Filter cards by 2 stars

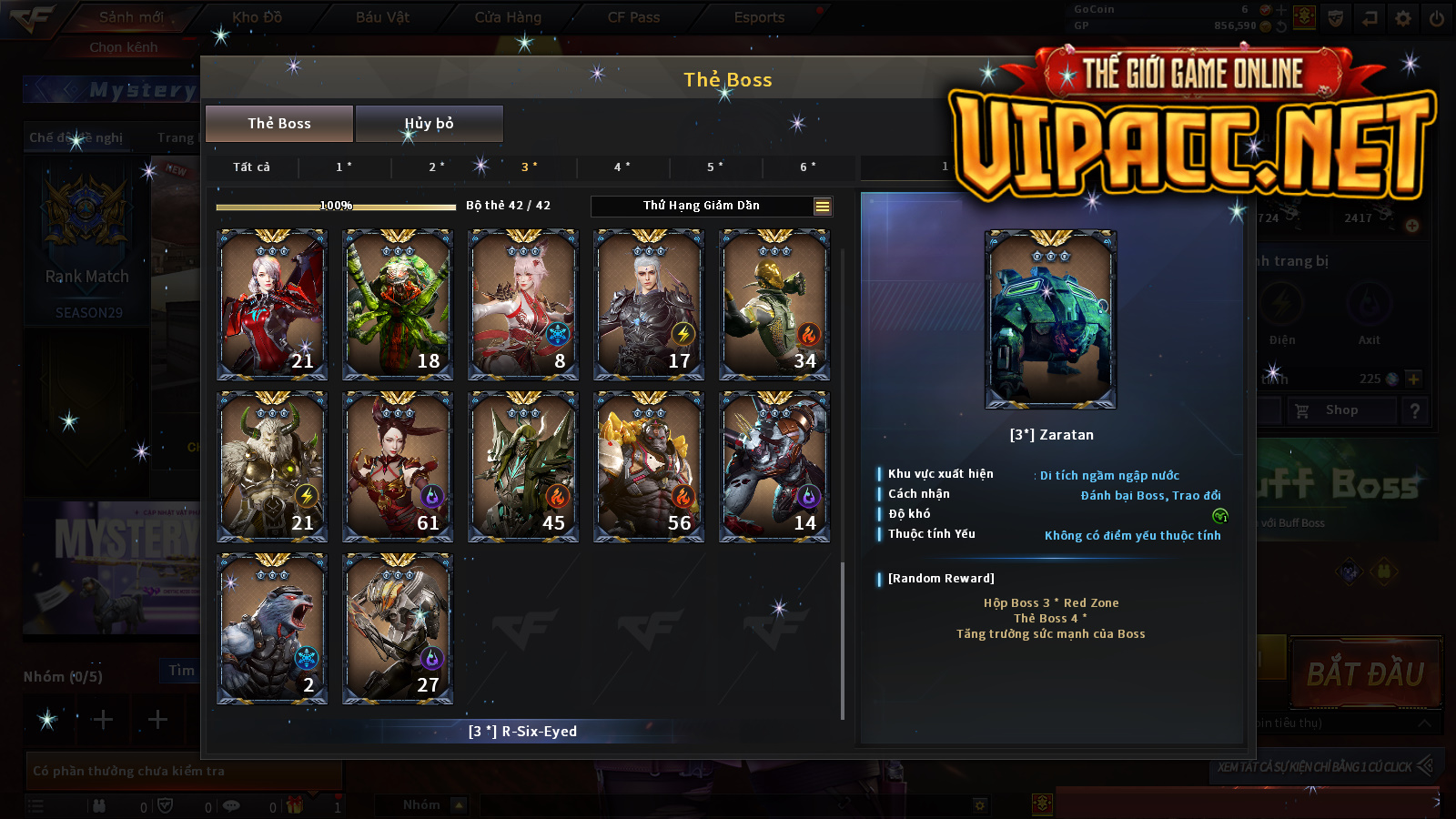[x=437, y=167]
